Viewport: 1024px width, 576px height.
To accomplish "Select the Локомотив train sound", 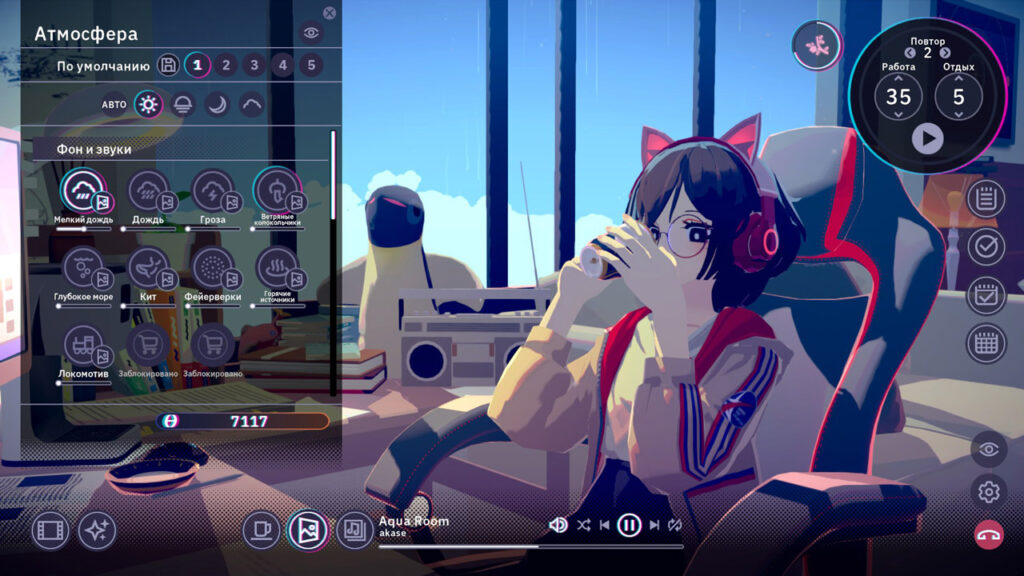I will [84, 345].
